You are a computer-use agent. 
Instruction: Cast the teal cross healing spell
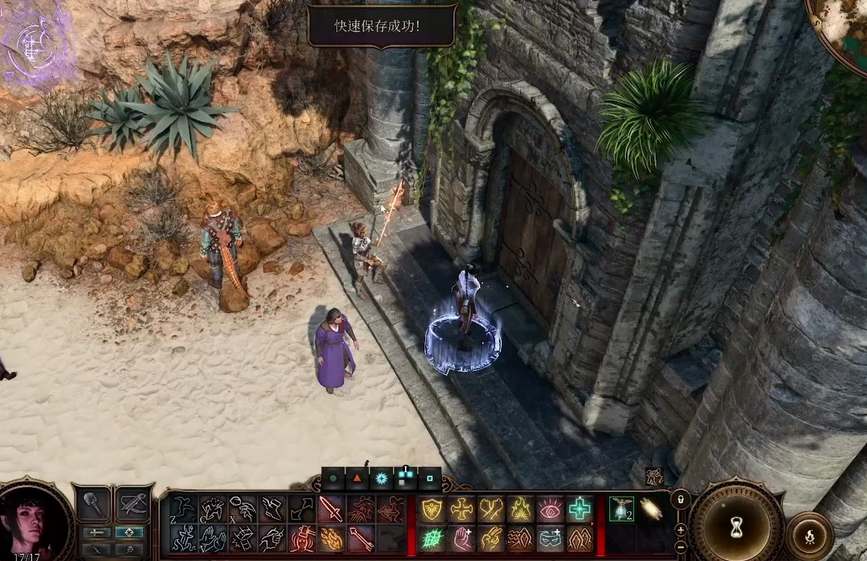[x=580, y=509]
